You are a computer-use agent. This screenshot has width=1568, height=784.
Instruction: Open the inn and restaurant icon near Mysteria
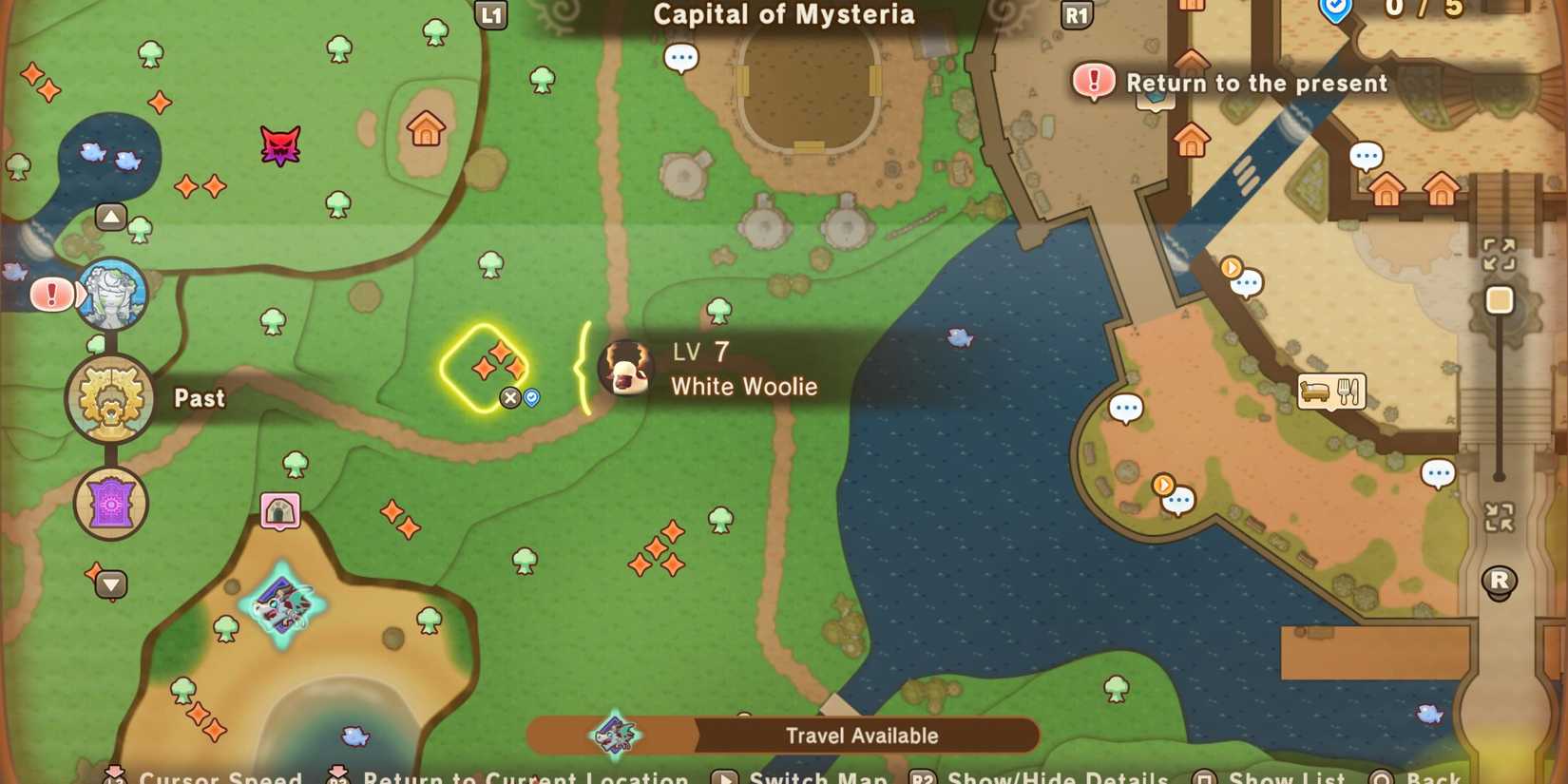tap(1330, 391)
